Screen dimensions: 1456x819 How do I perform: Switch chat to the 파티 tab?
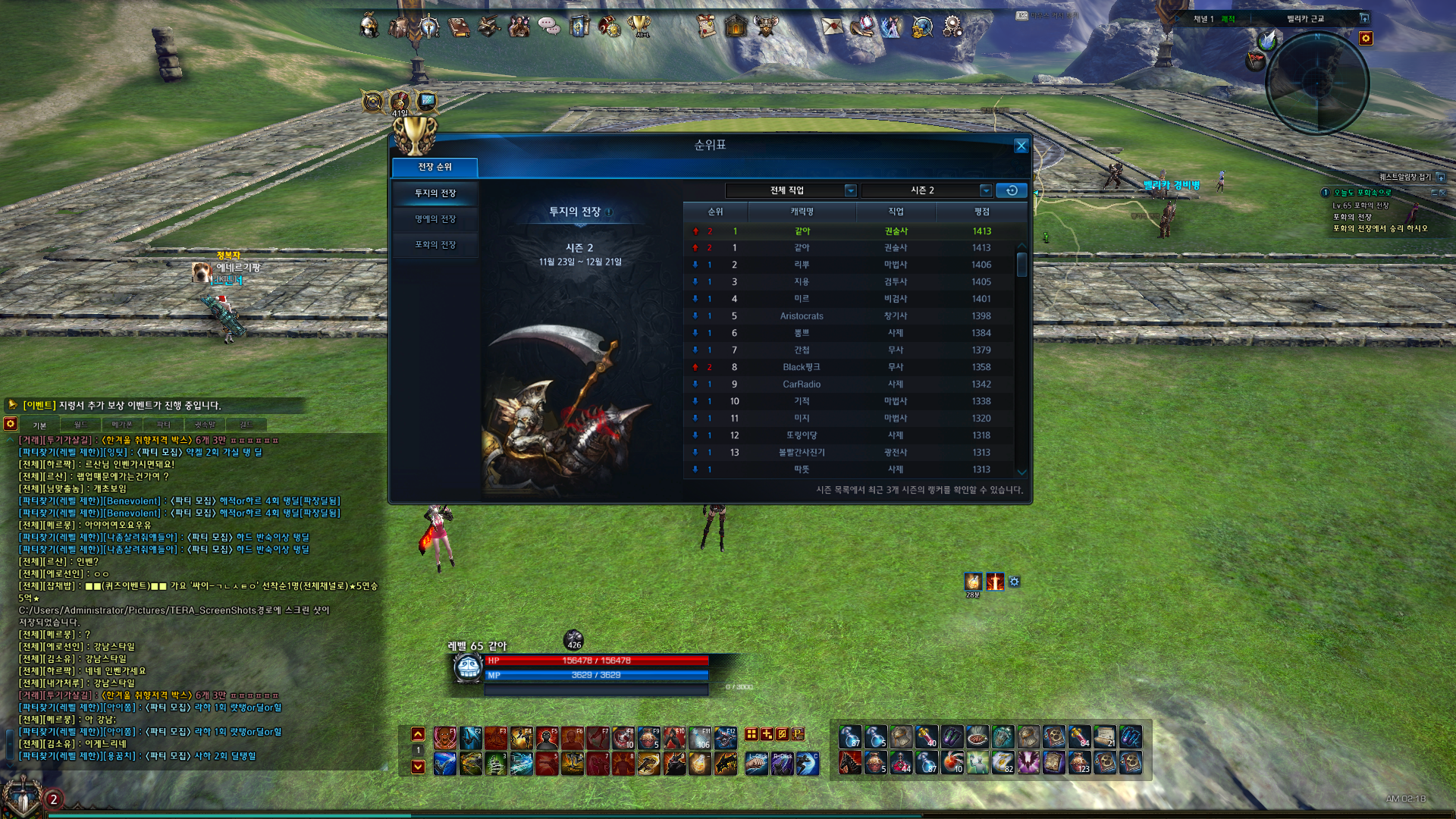(x=163, y=425)
